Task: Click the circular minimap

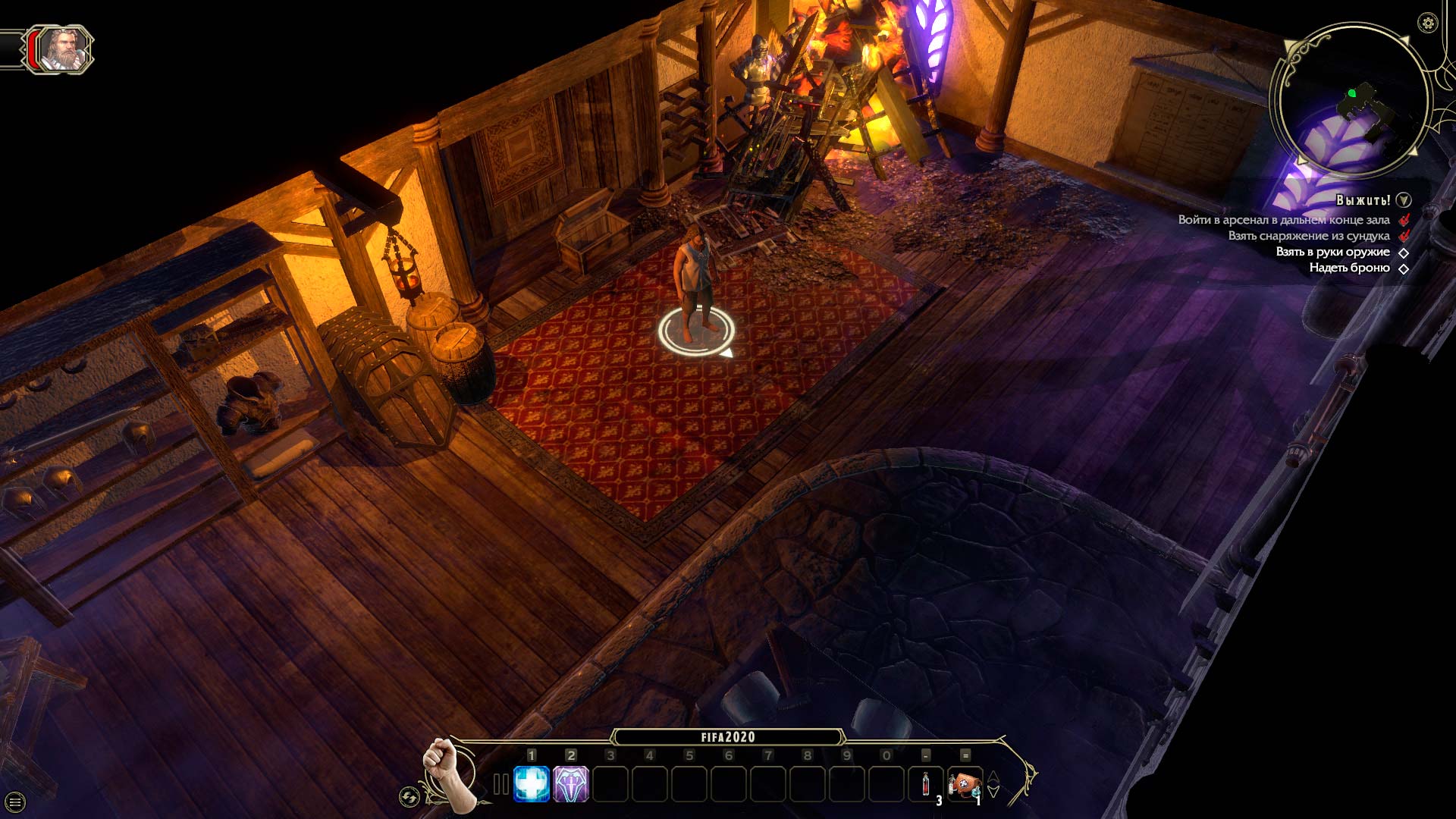Action: click(1353, 102)
